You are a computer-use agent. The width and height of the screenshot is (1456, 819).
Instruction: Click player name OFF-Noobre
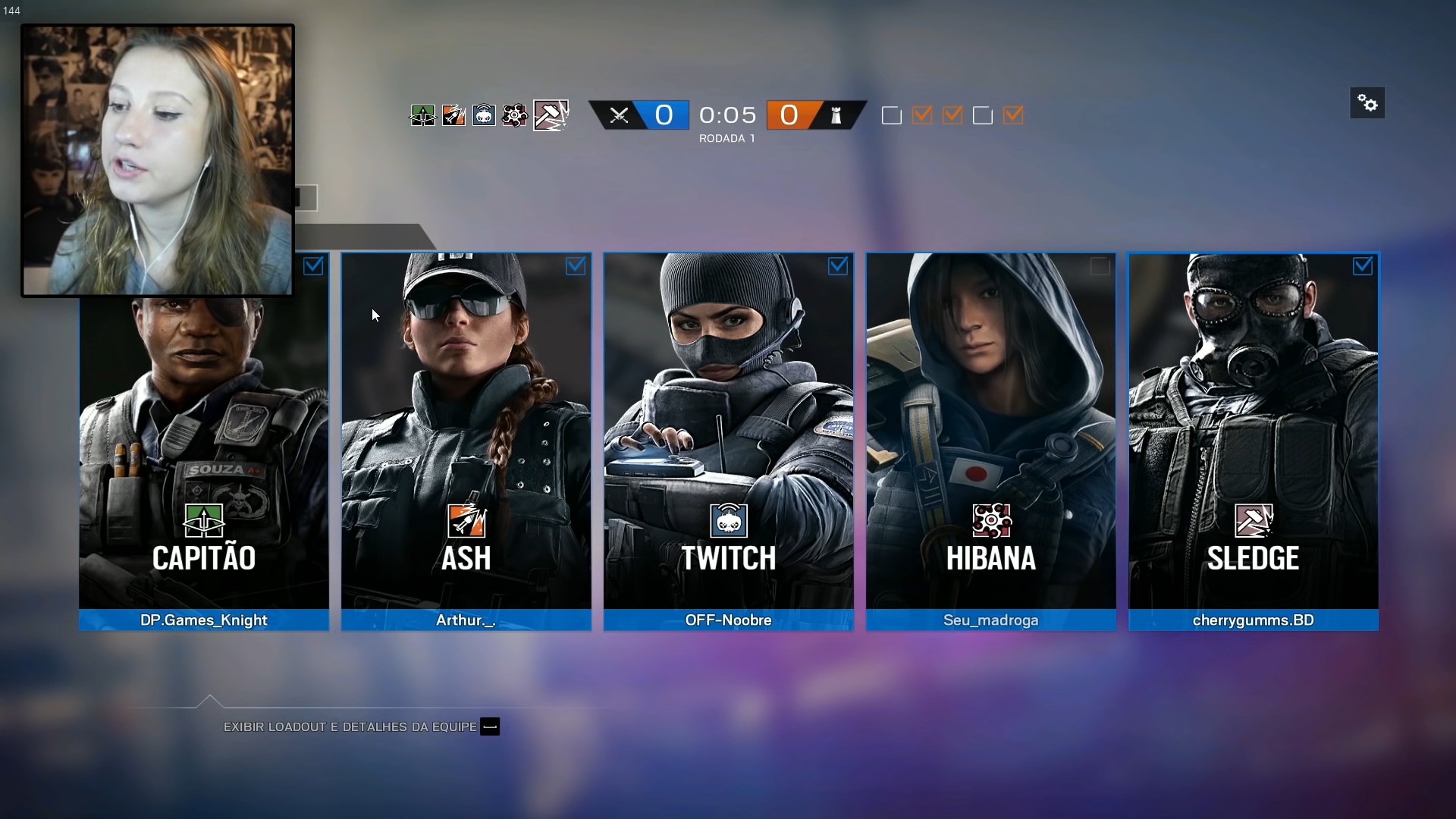click(728, 620)
